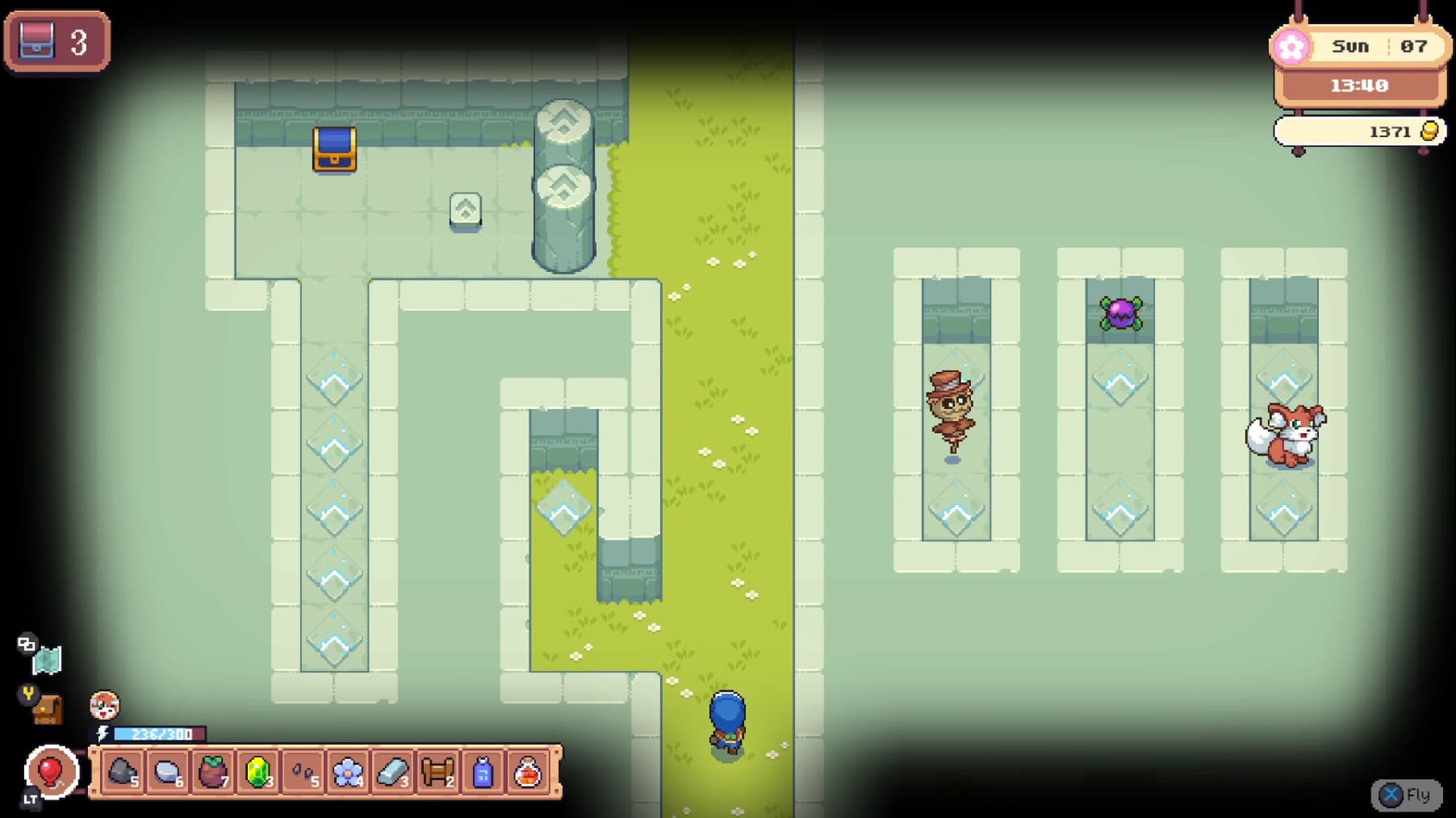Click the 13:40 time display
This screenshot has width=1456, height=818.
click(x=1358, y=85)
